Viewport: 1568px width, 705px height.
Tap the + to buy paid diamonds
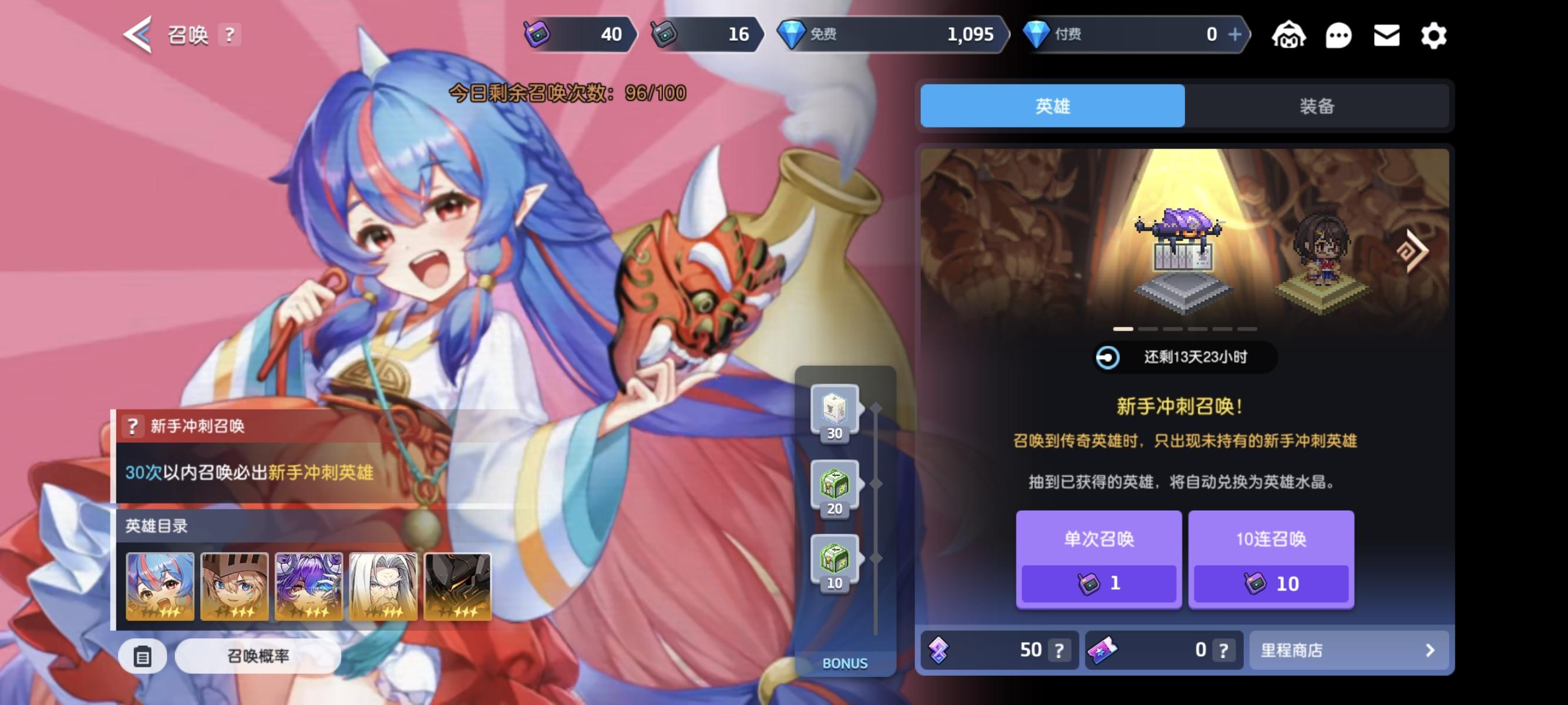coord(1236,35)
